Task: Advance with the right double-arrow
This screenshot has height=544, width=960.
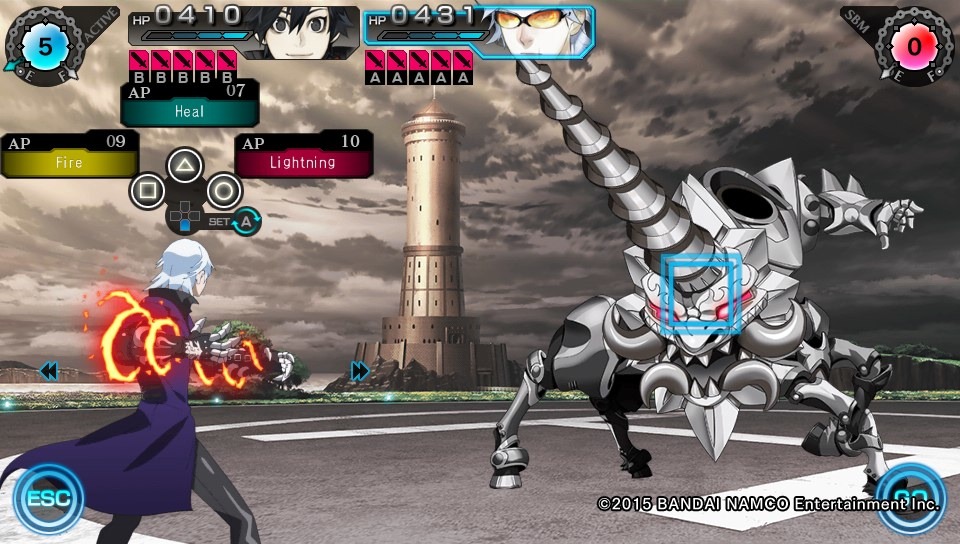Action: coord(360,372)
